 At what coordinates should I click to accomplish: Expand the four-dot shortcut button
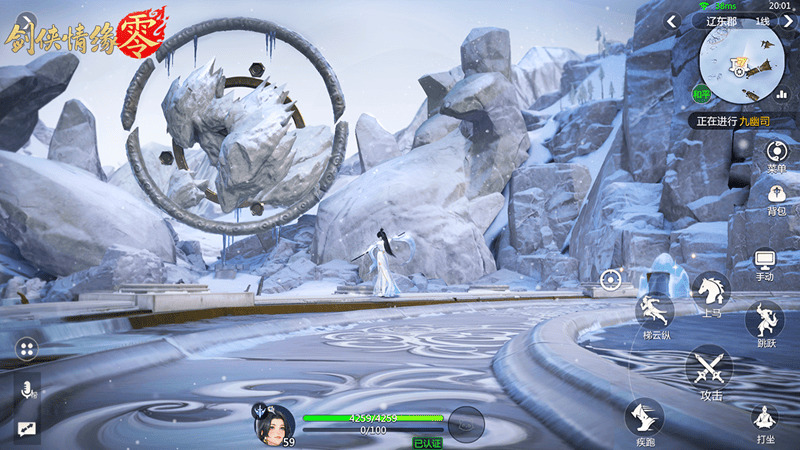coord(27,349)
